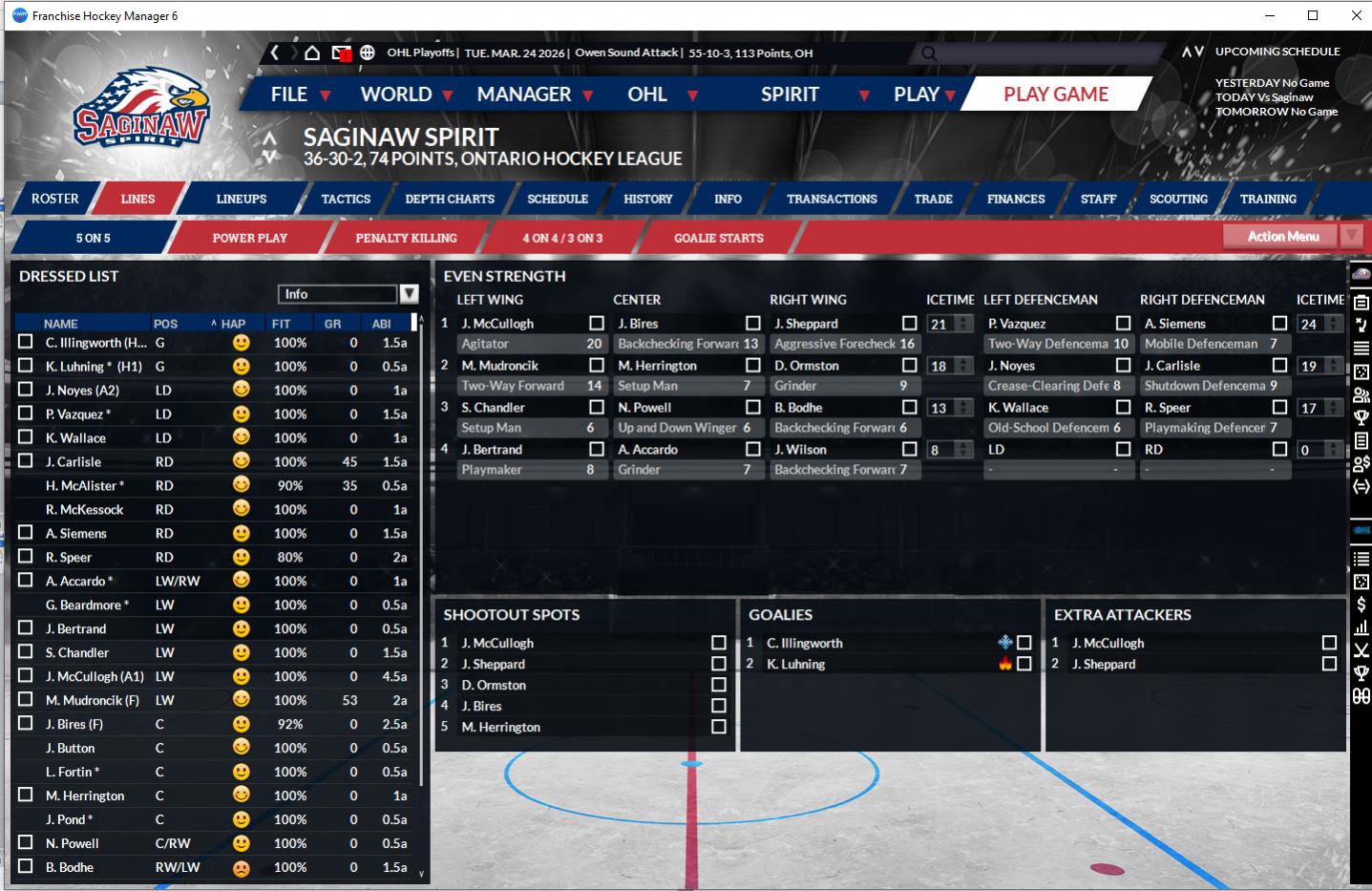Switch to the Roster tab
The image size is (1372, 891).
tap(55, 199)
